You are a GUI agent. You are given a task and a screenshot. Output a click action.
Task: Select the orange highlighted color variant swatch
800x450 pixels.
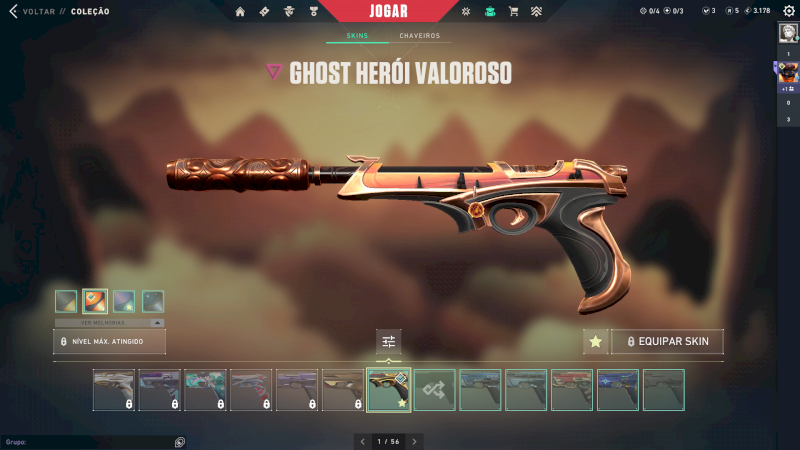pyautogui.click(x=95, y=301)
